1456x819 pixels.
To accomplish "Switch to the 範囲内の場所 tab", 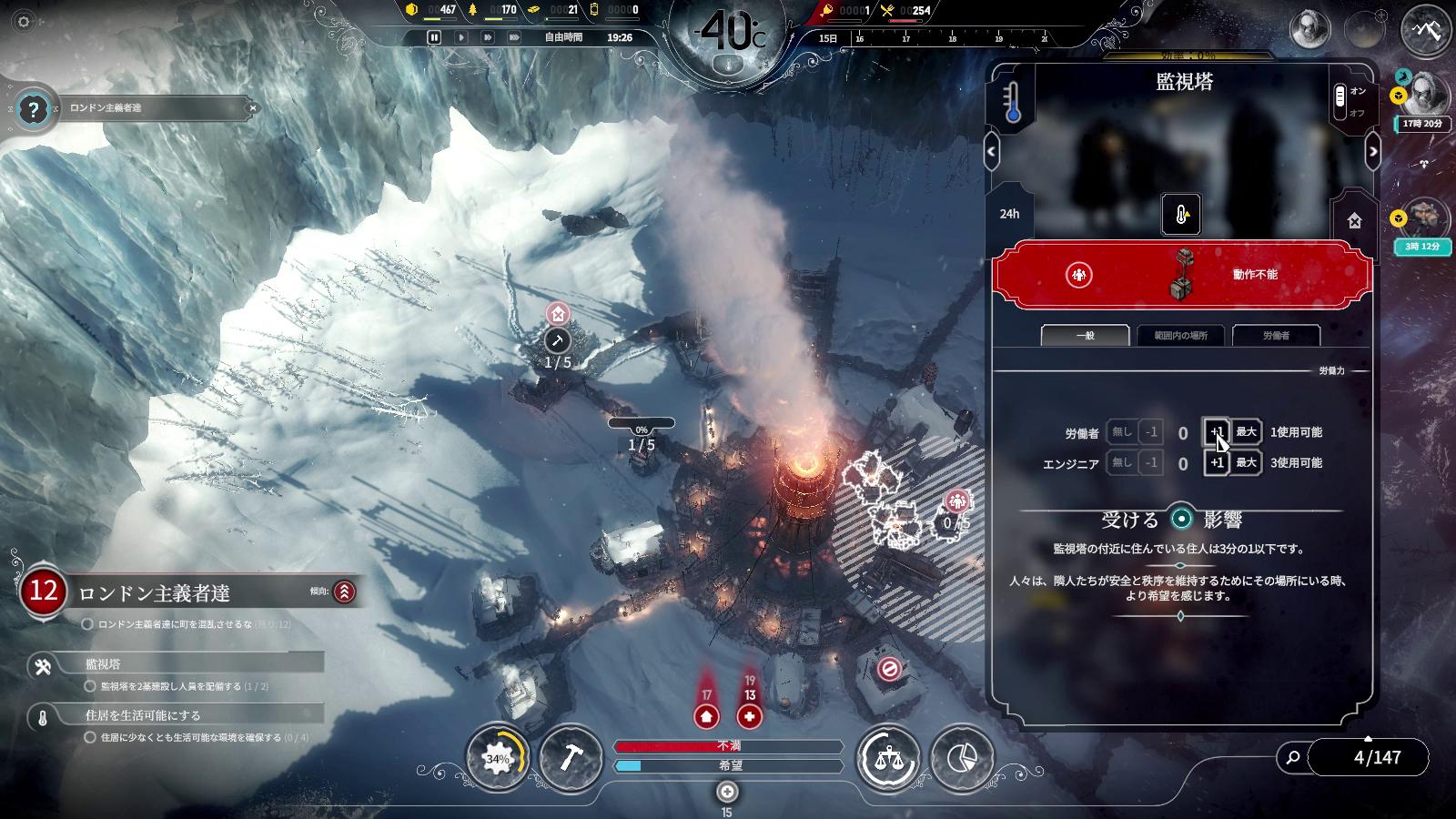I will click(x=1180, y=335).
